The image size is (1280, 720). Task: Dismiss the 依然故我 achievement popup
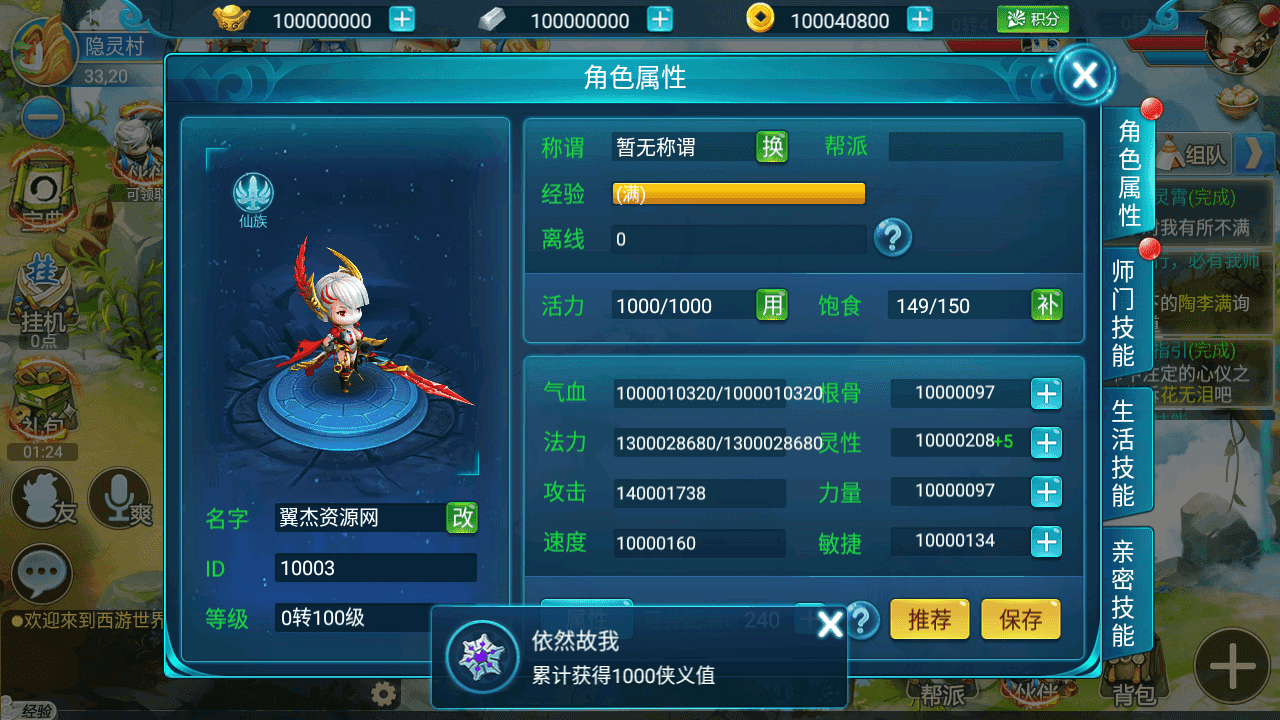point(830,626)
